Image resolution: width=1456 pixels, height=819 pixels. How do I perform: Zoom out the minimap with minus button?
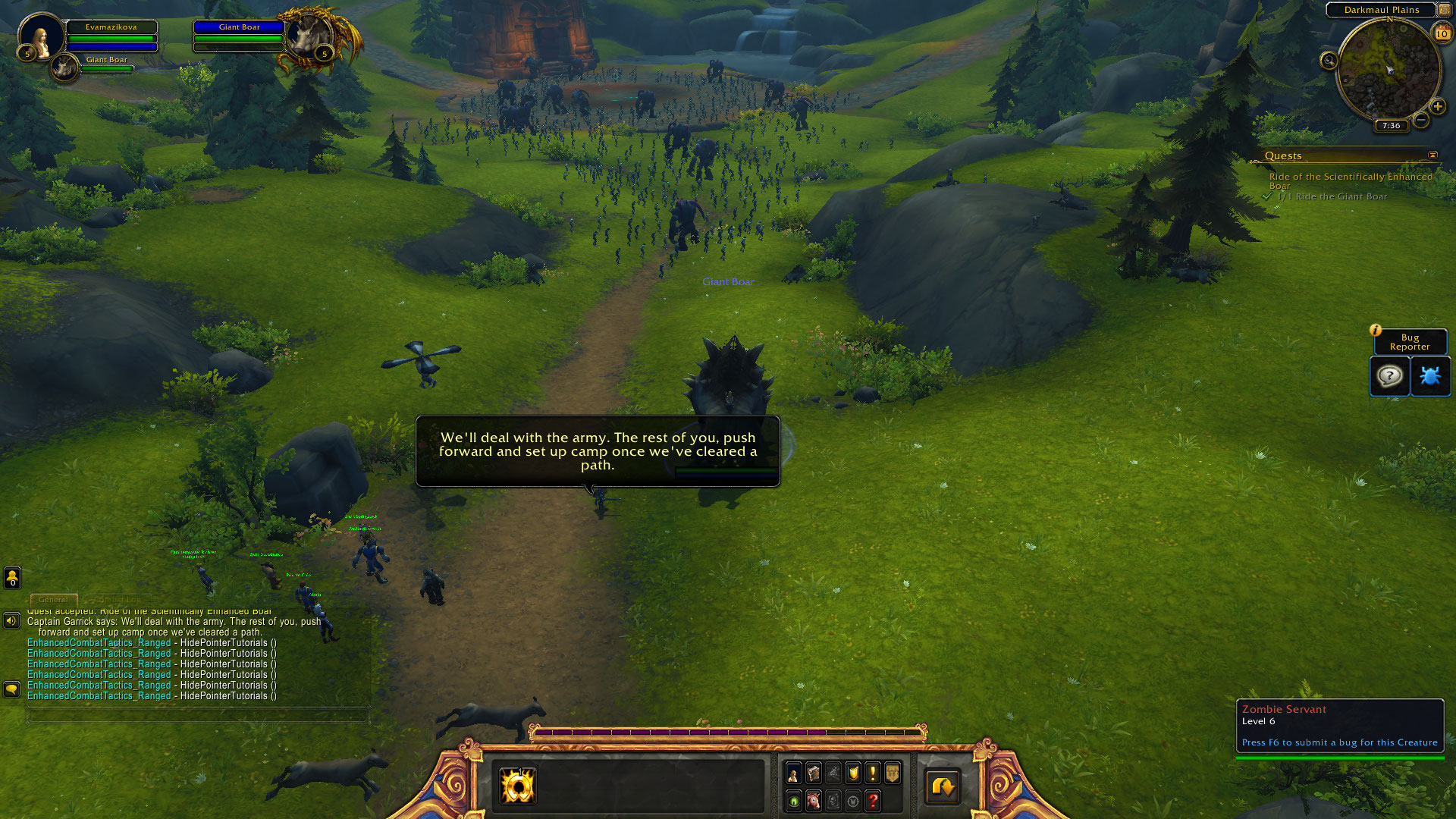click(x=1421, y=120)
